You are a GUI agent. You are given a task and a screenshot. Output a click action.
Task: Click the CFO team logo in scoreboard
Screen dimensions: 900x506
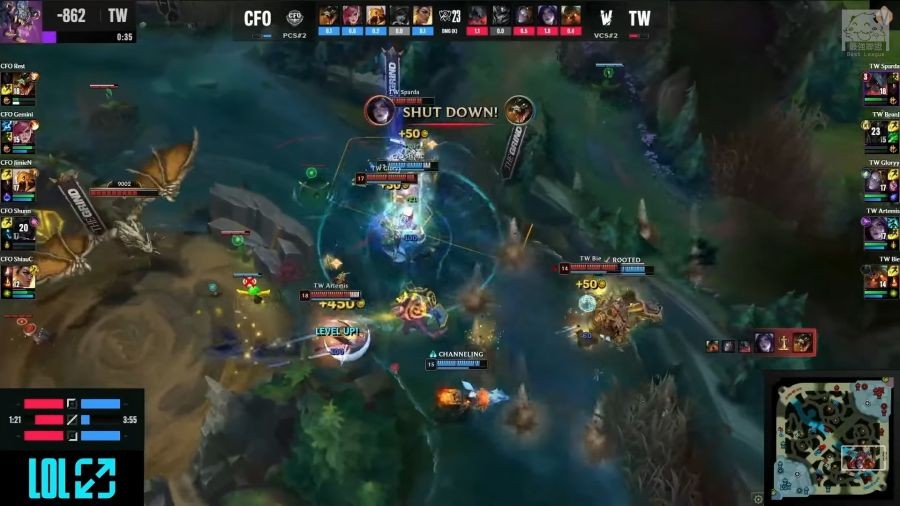tap(295, 17)
